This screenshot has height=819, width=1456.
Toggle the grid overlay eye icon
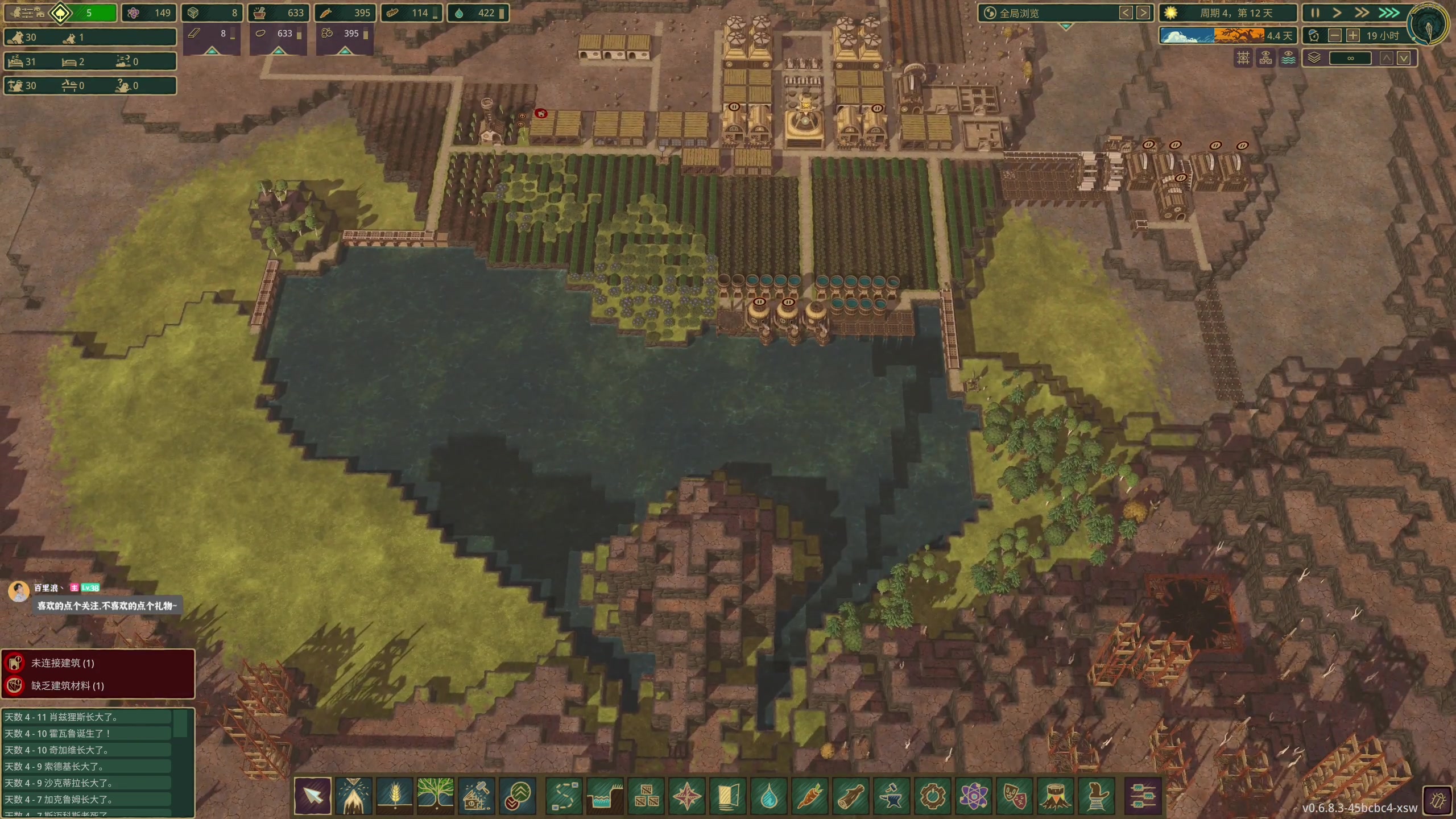point(1243,58)
